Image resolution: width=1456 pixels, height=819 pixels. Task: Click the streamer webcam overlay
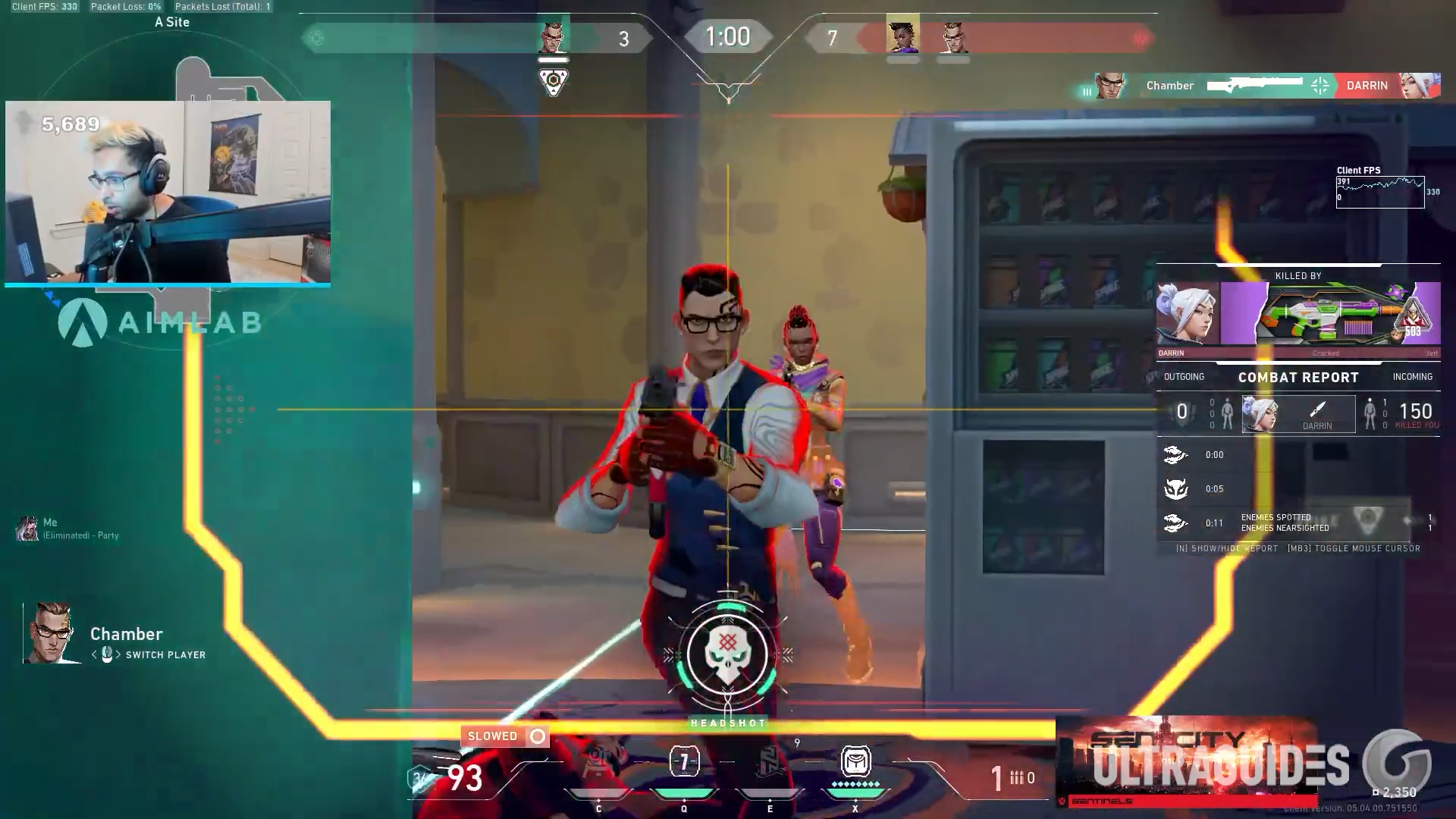click(x=168, y=193)
